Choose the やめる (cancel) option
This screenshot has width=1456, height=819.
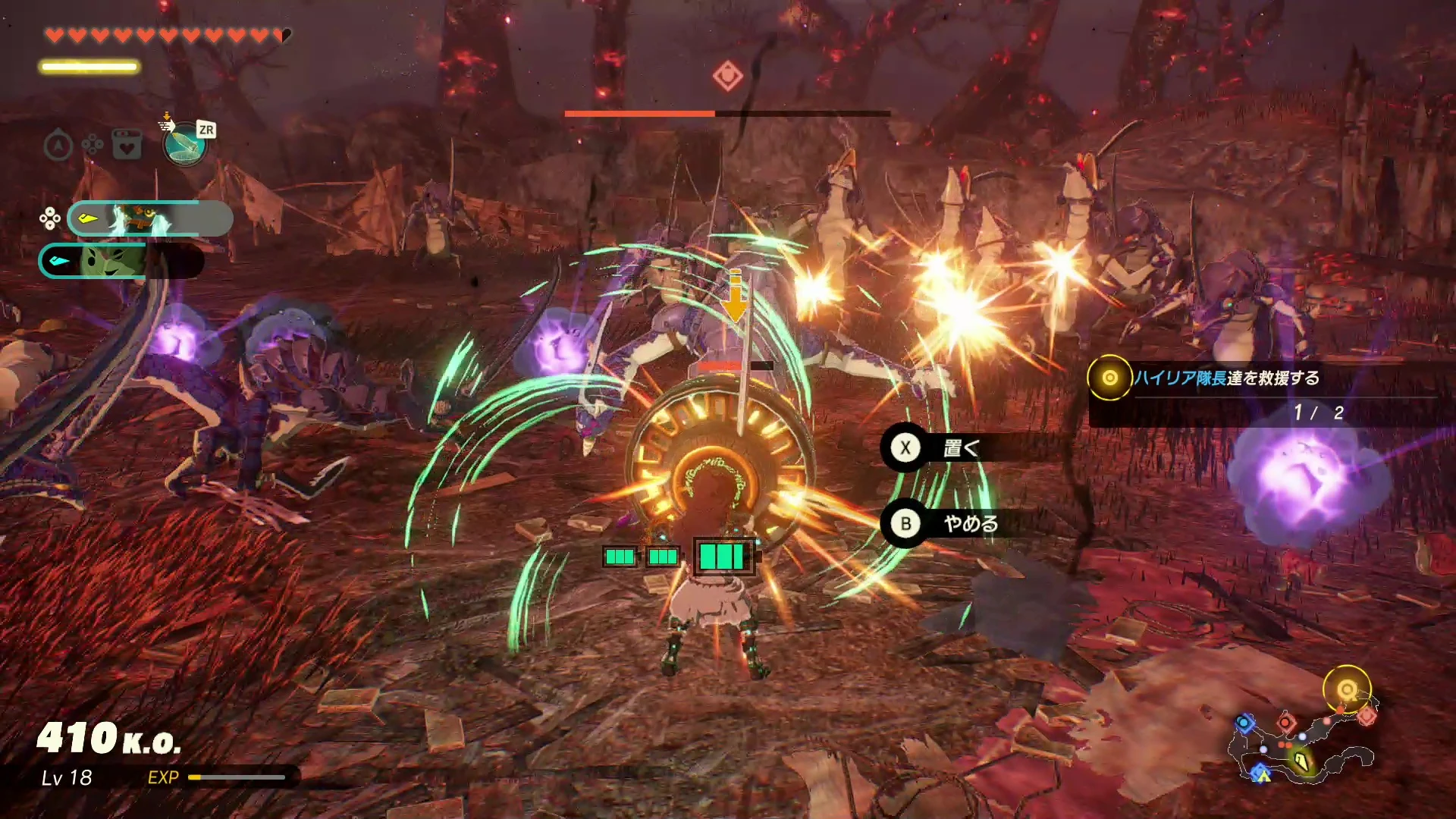[968, 524]
